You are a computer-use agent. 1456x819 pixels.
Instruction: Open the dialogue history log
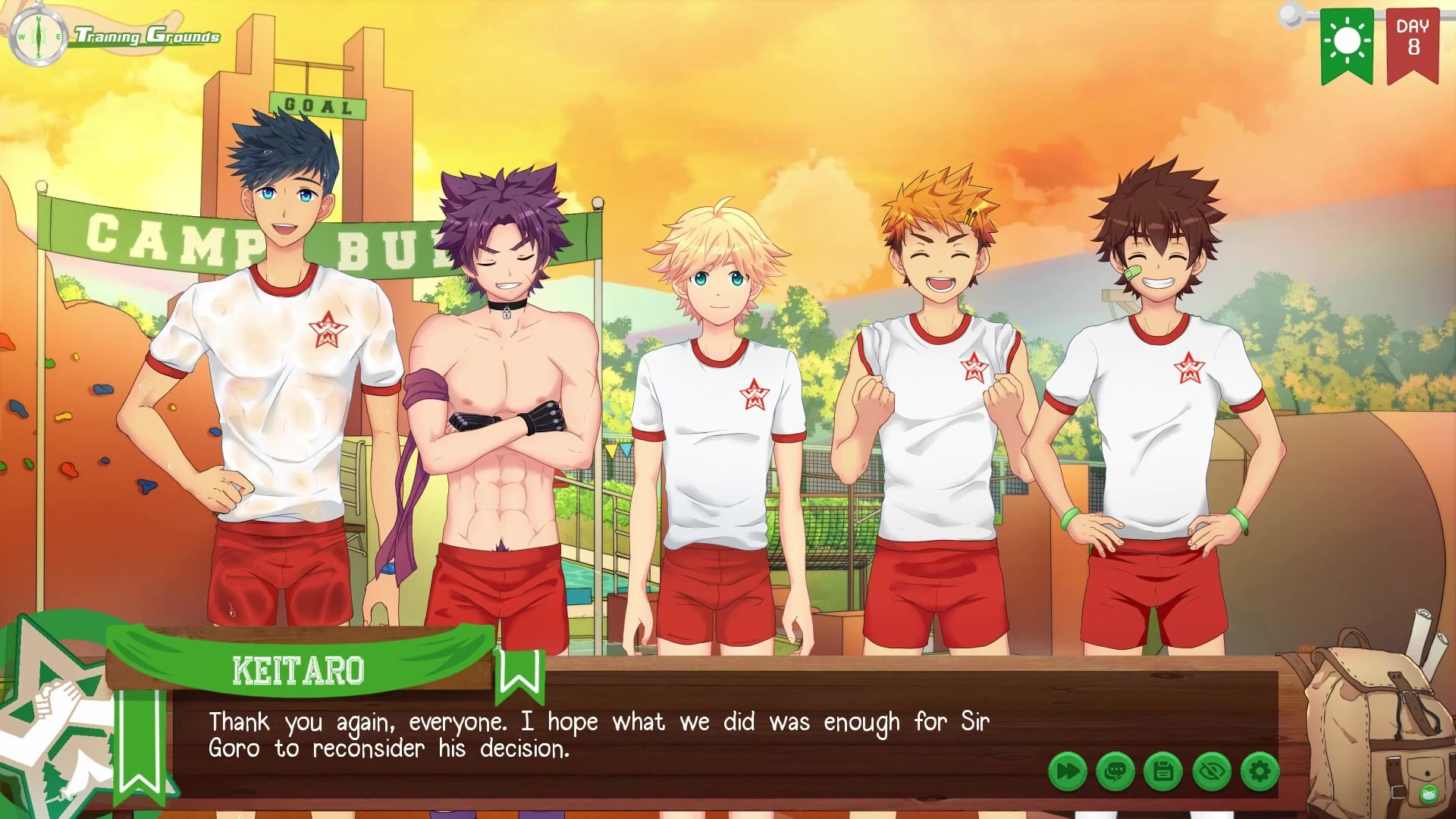point(1116,772)
